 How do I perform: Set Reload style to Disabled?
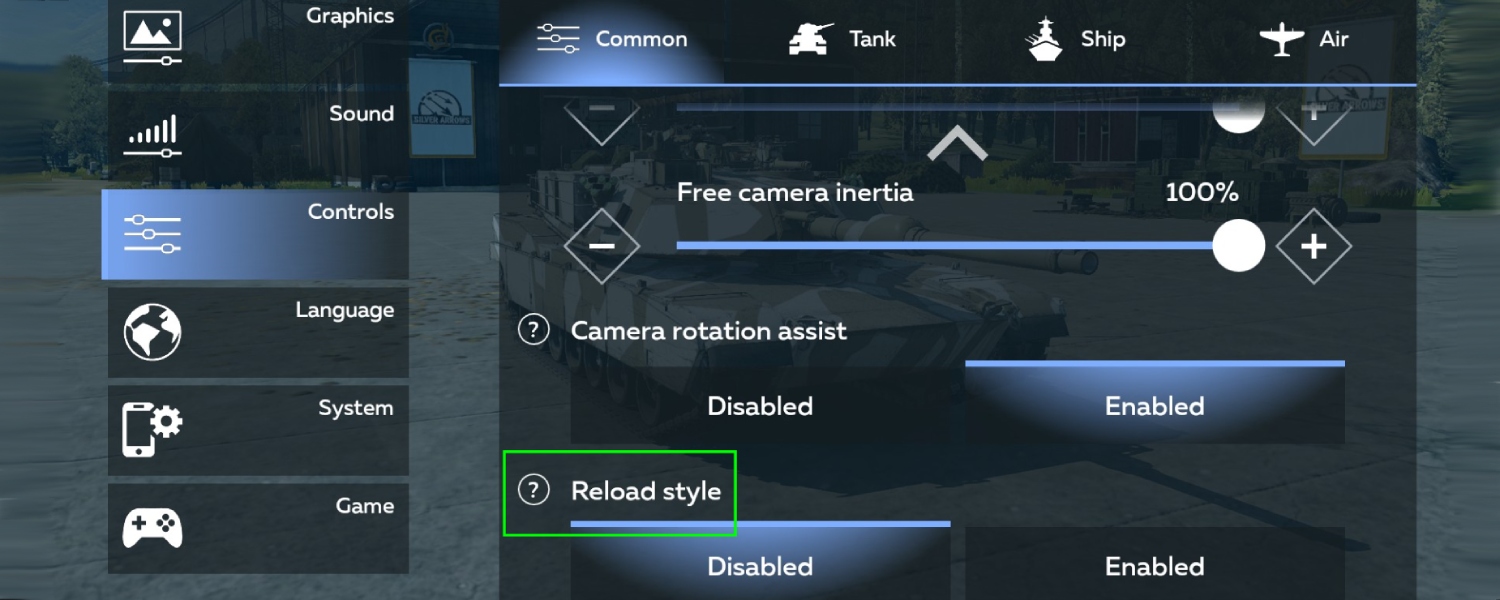pyautogui.click(x=760, y=566)
